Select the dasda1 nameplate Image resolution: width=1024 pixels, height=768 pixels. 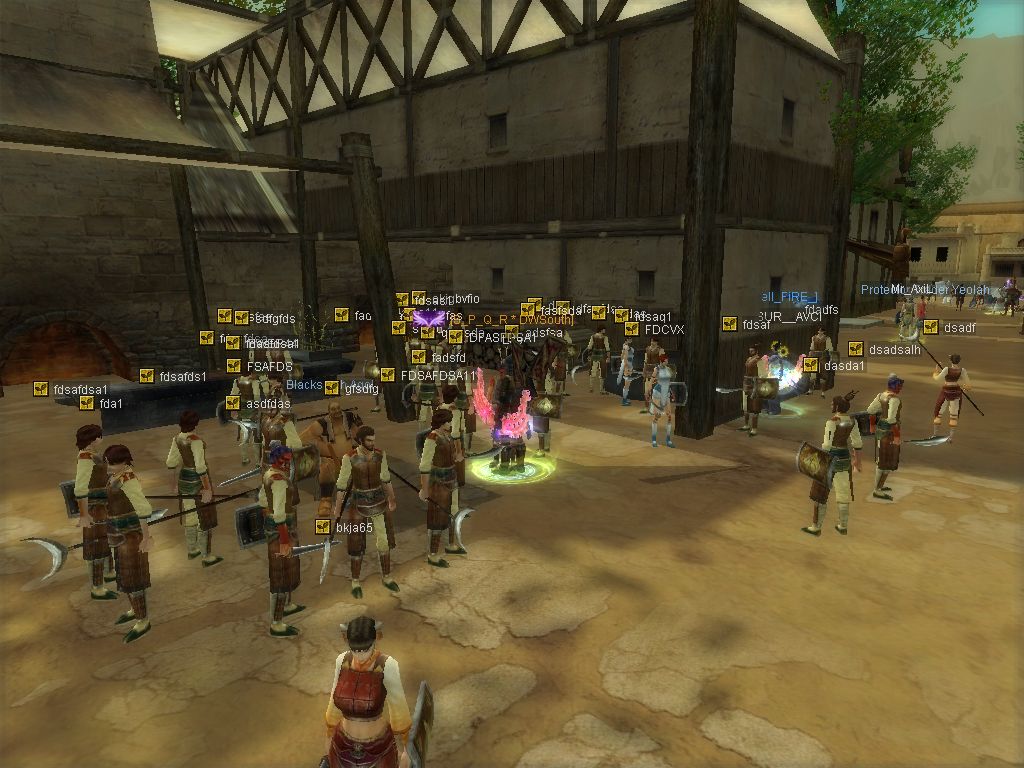(x=844, y=365)
